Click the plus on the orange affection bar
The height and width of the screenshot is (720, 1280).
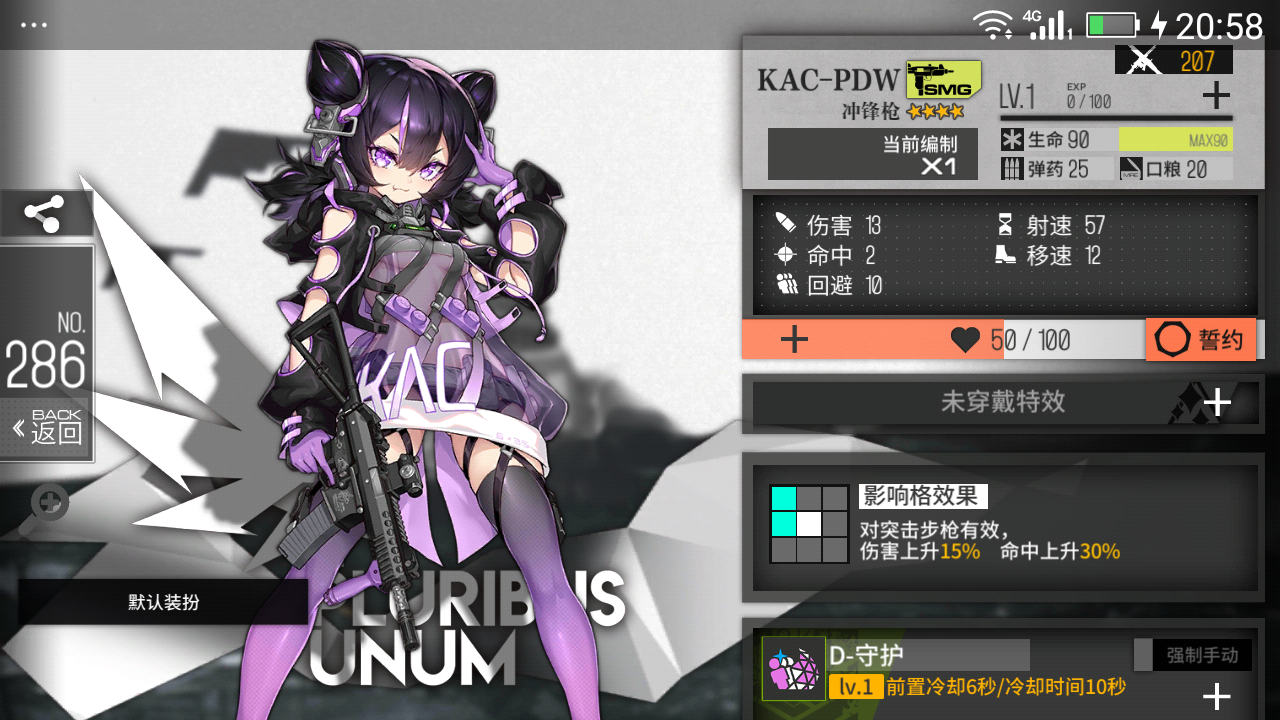793,339
